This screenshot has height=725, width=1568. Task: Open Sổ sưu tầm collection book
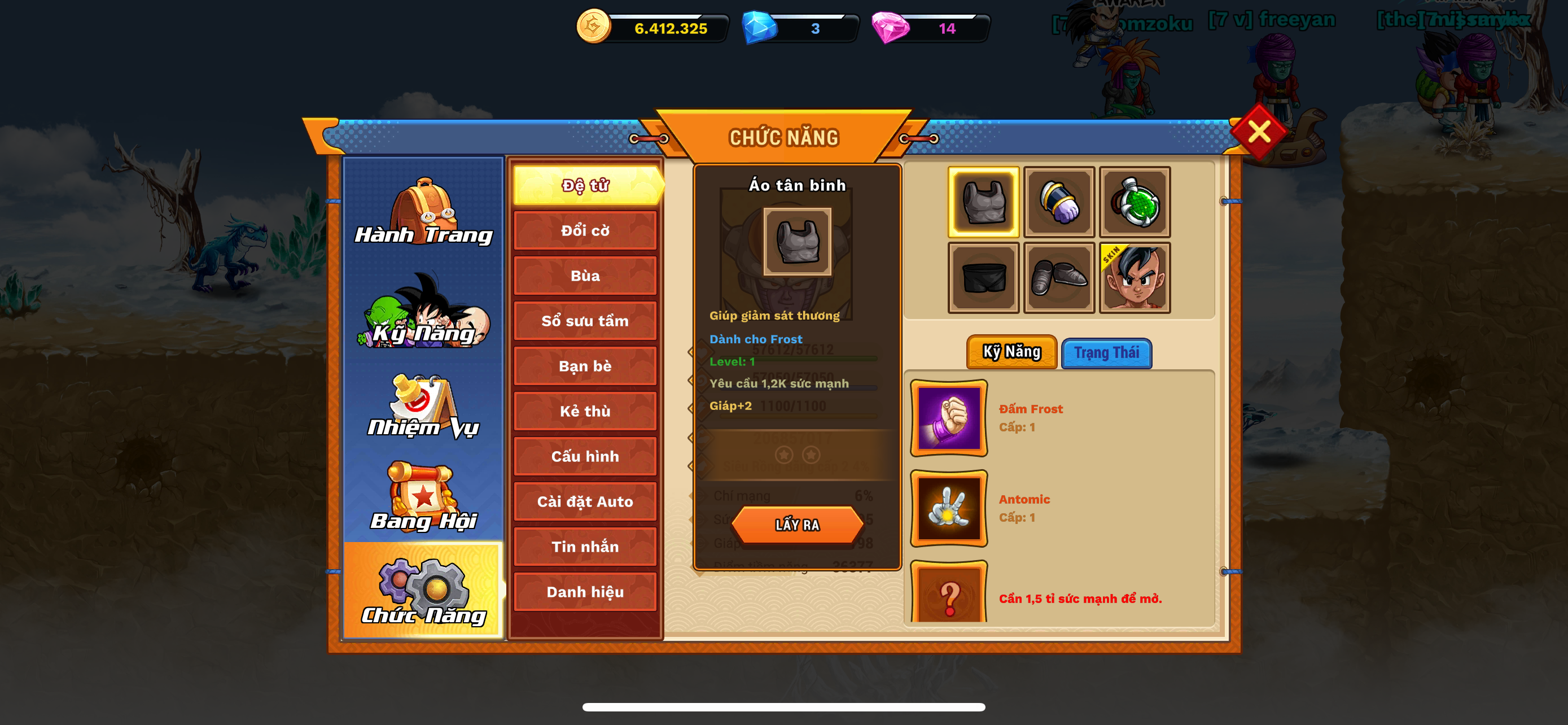pos(585,321)
